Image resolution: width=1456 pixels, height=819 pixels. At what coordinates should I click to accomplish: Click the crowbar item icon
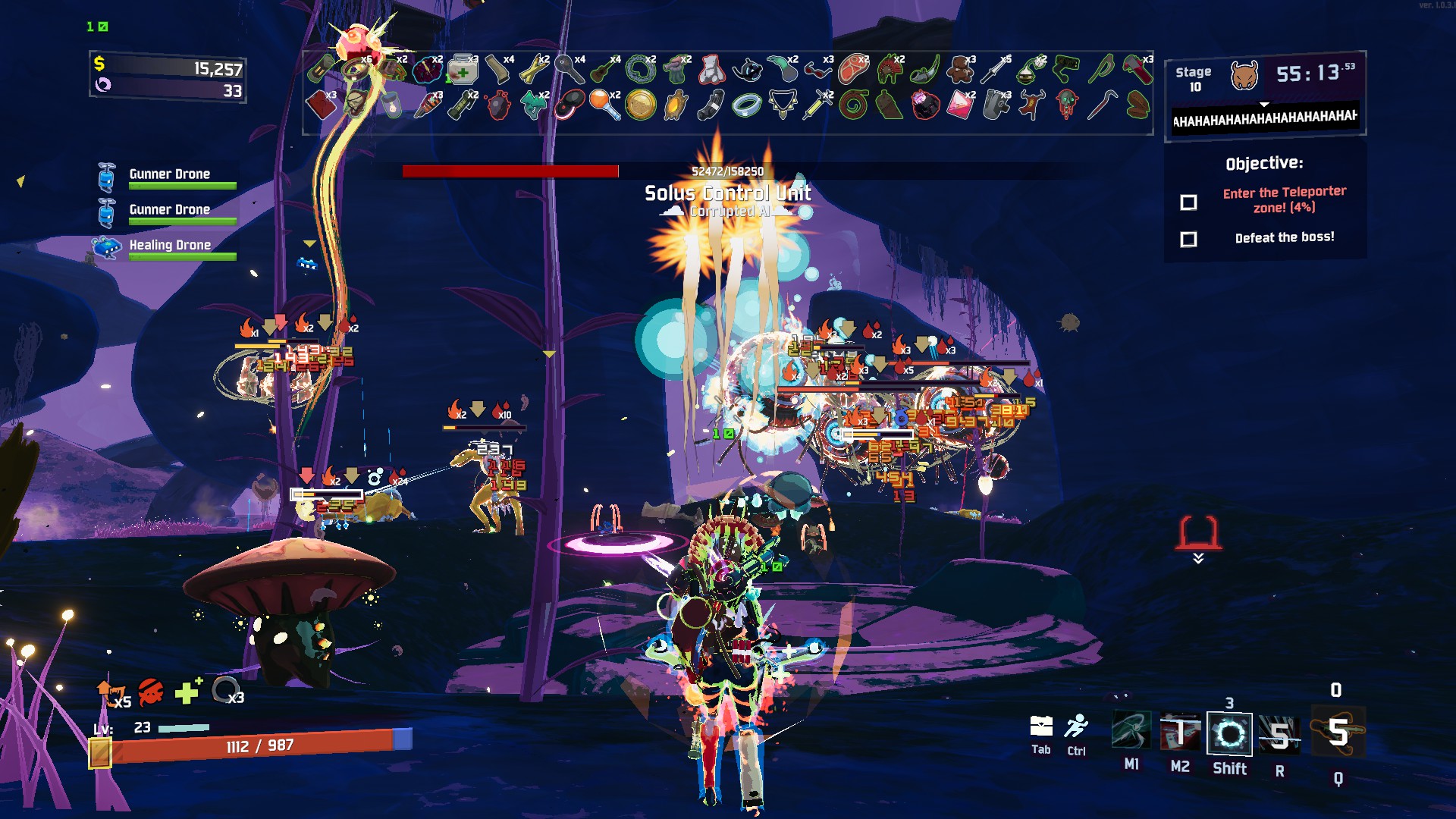pyautogui.click(x=1101, y=105)
